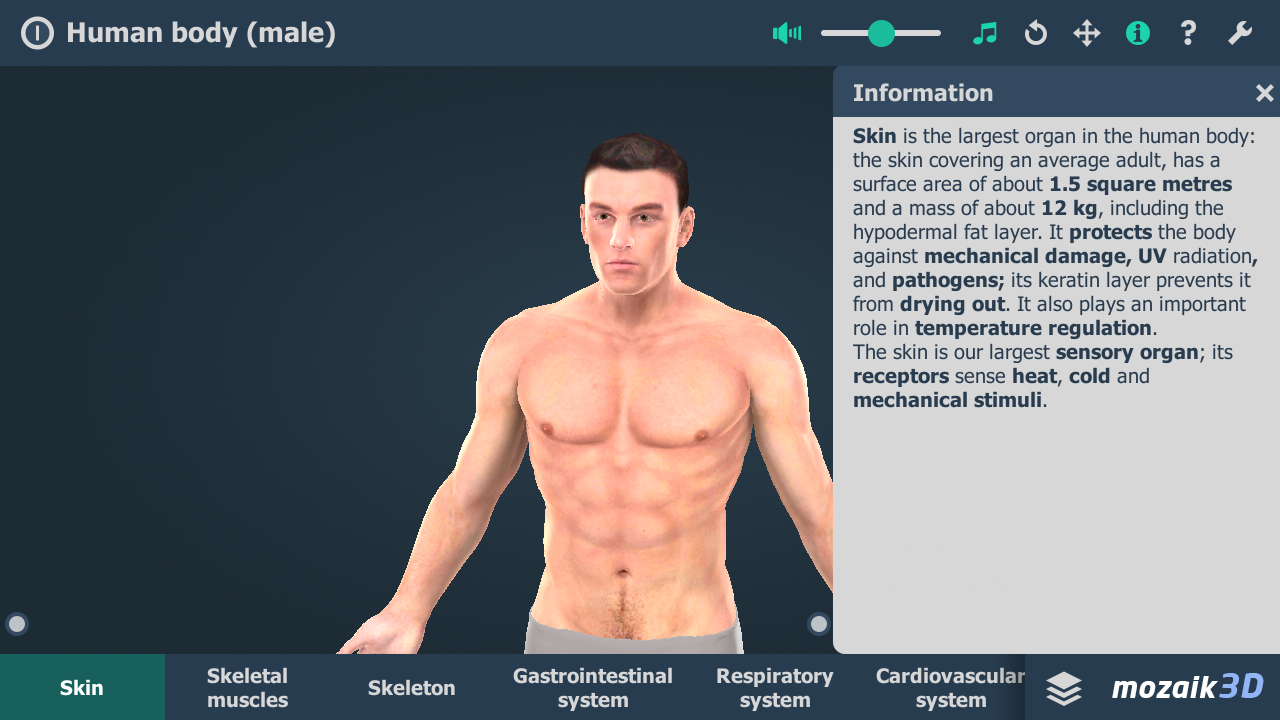1280x720 pixels.
Task: Toggle the left rotation handle dot
Action: 16,623
